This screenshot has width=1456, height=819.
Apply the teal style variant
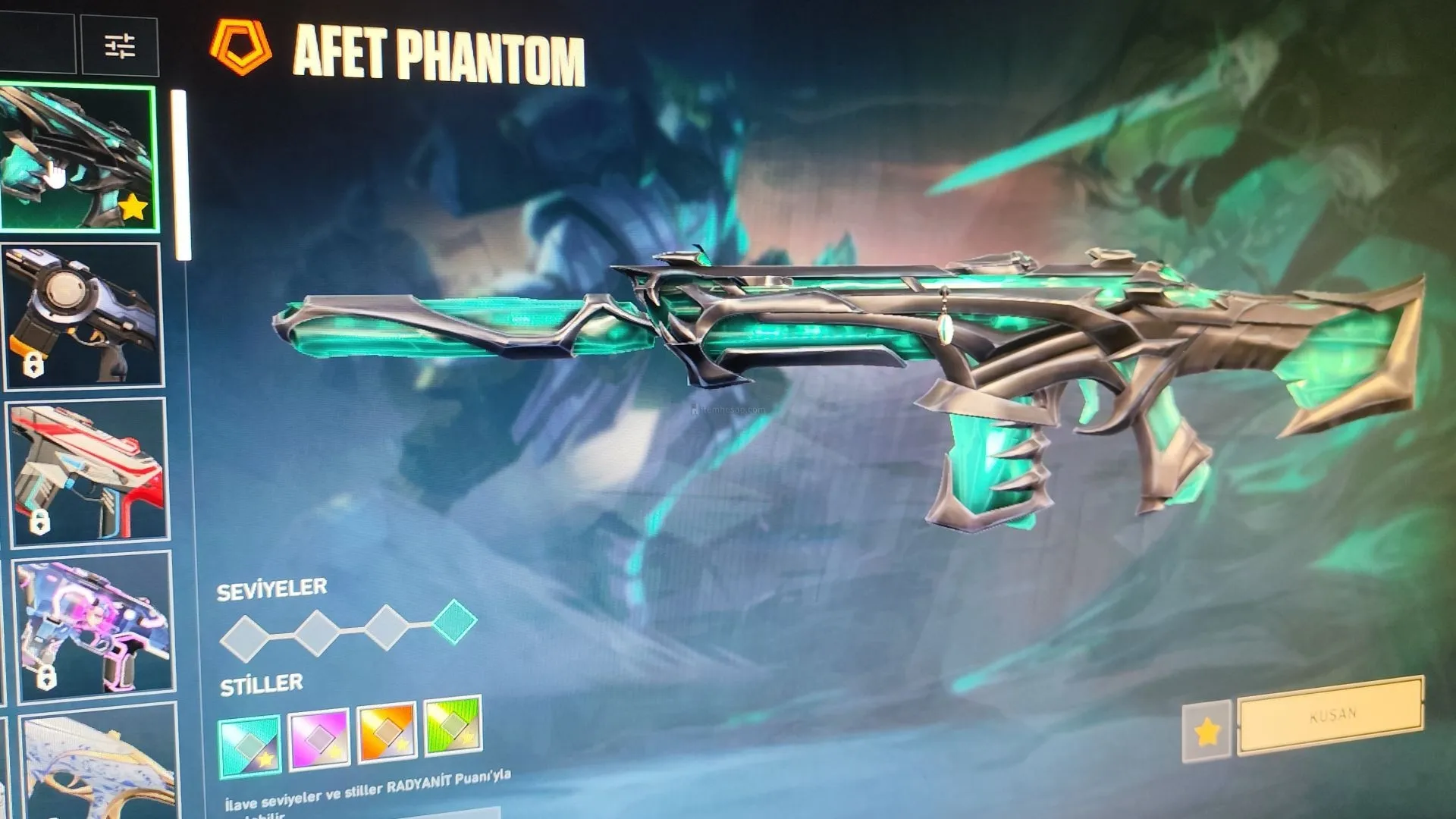[249, 745]
